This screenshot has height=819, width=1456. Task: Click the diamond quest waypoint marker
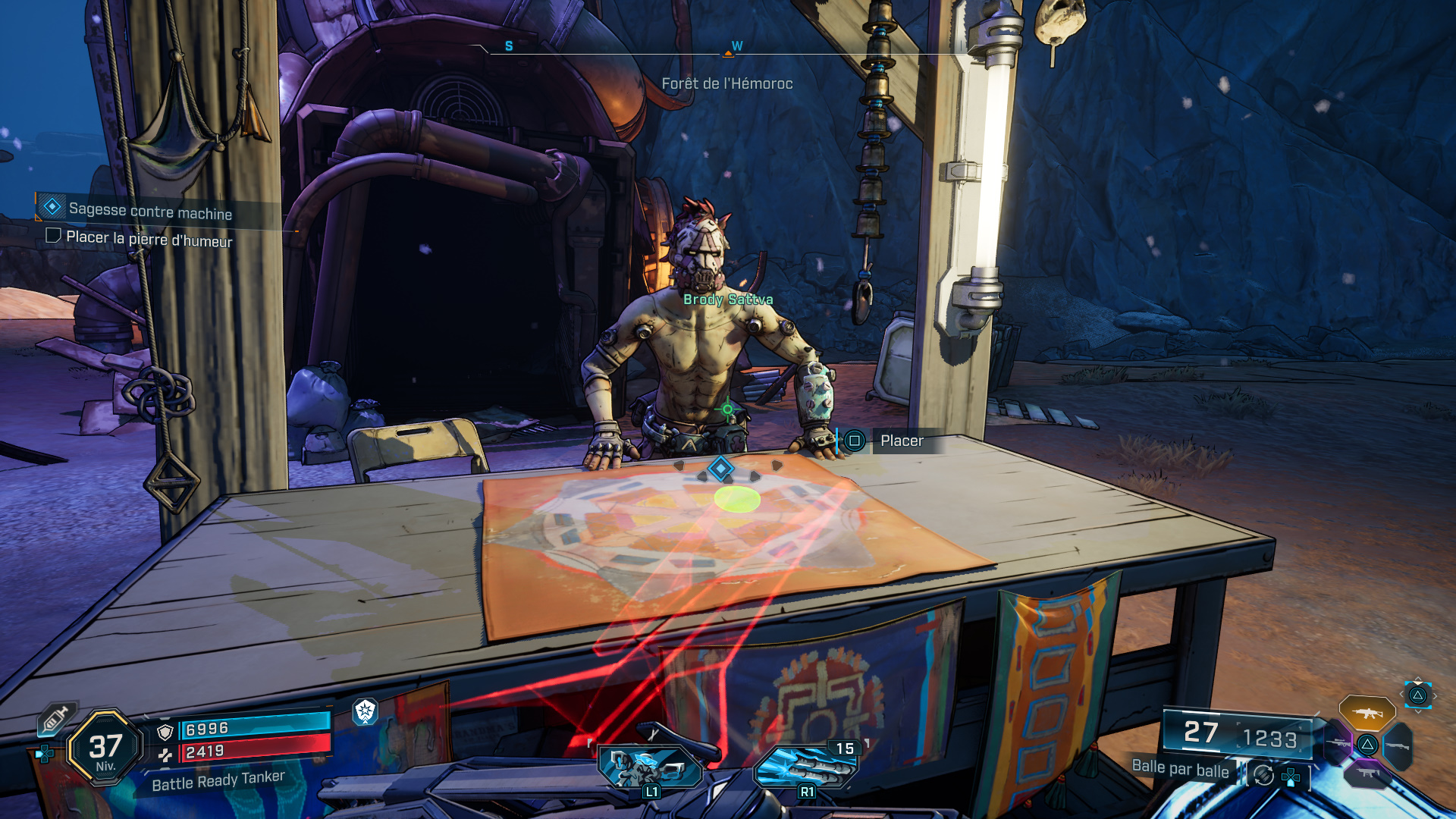point(720,469)
